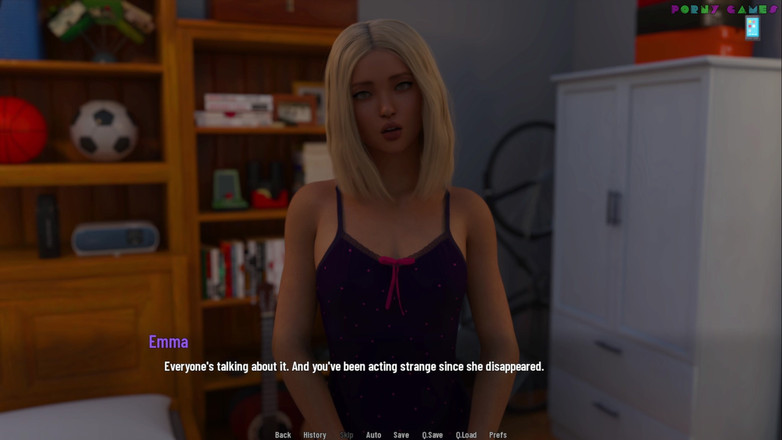
Task: Open the dialogue History log
Action: 315,435
